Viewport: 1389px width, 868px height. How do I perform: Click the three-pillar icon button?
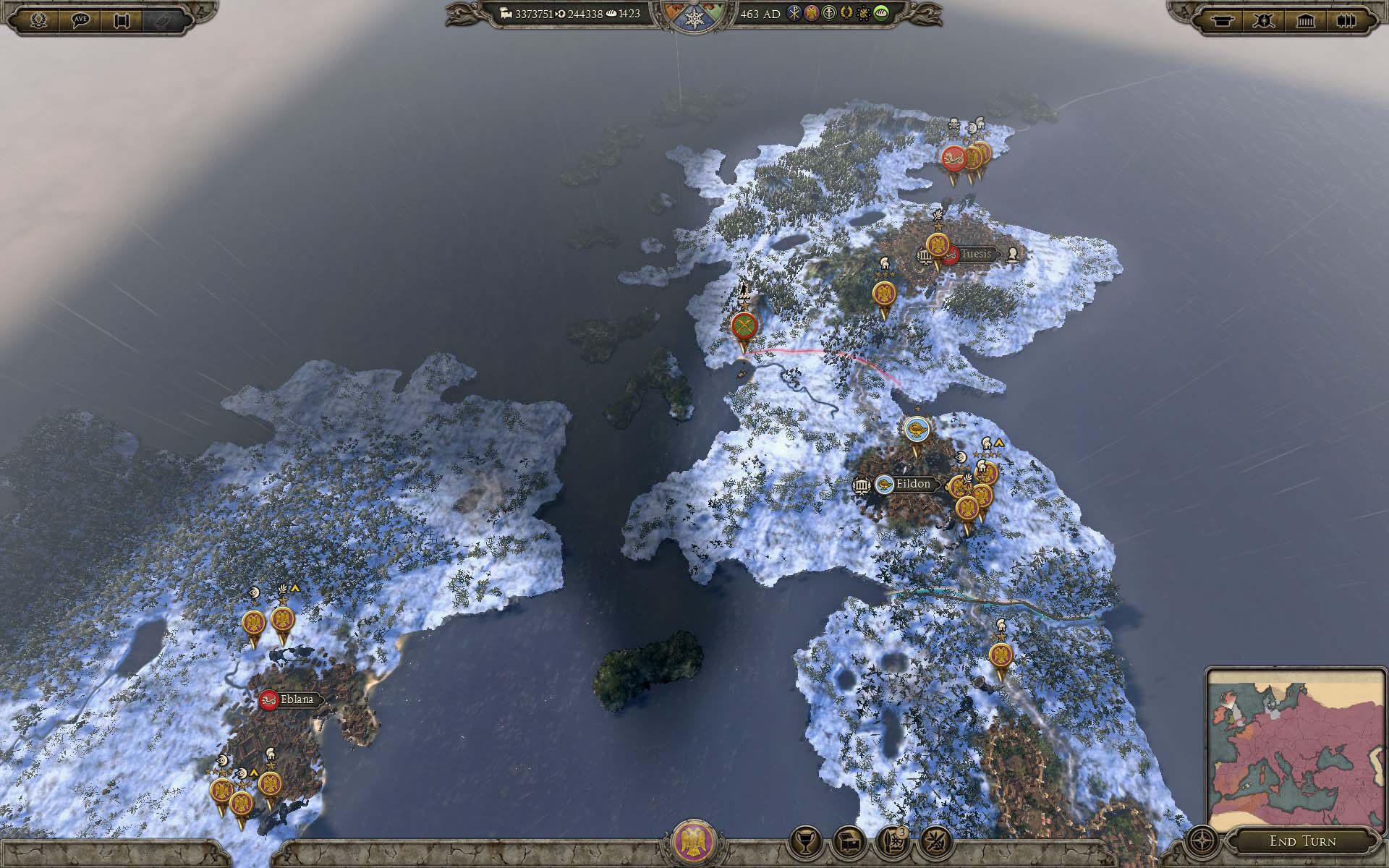click(x=1346, y=20)
